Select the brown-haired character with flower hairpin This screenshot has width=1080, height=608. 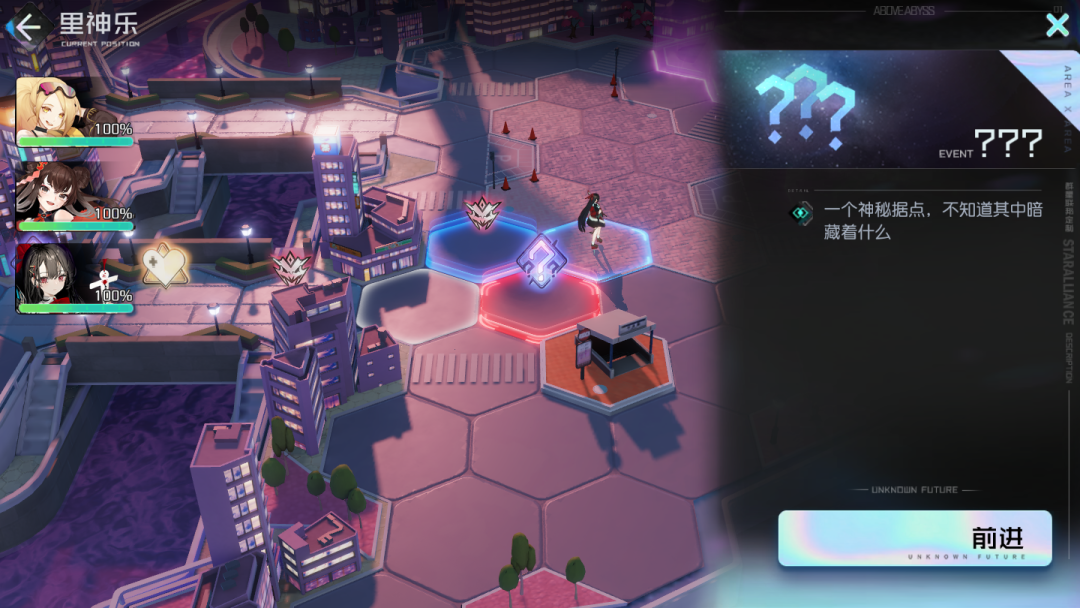(x=60, y=193)
